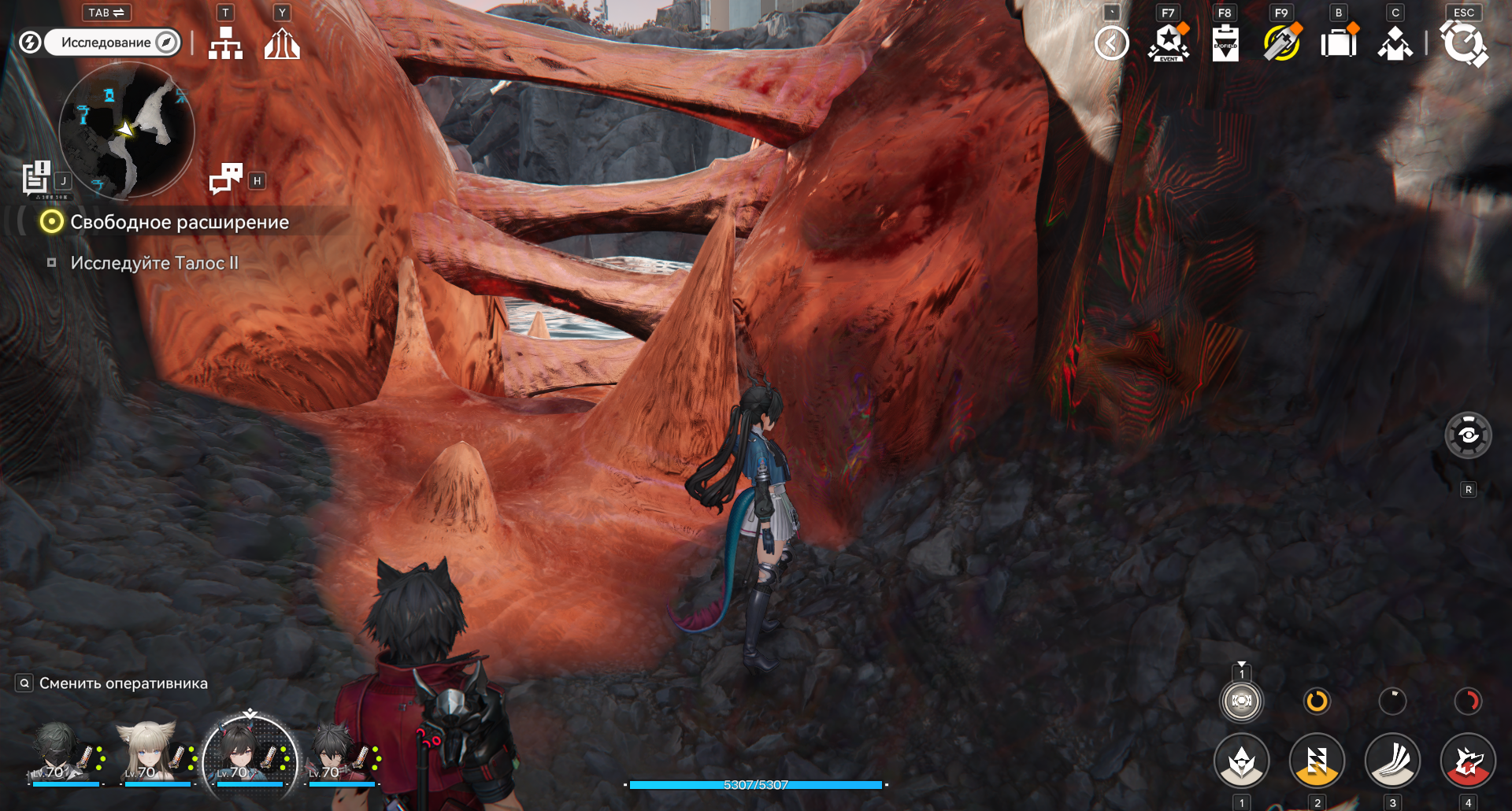
Task: Open the mission log documents icon
Action: tap(36, 177)
